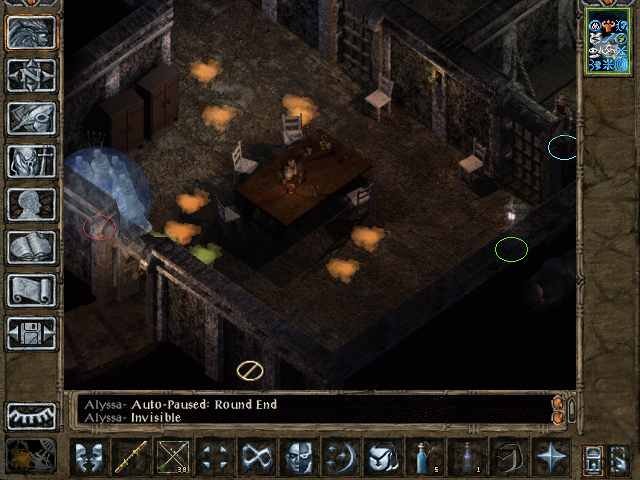Open the mage spellbook
This screenshot has width=640, height=480.
point(31,247)
